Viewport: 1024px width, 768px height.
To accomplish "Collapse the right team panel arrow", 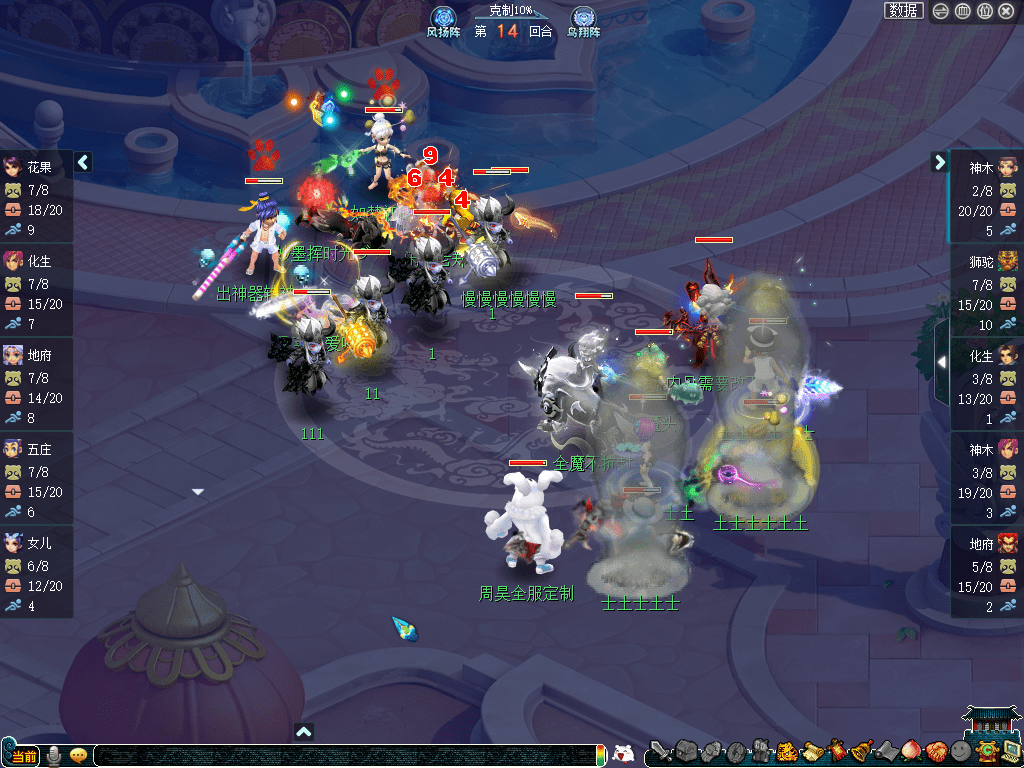I will 939,161.
